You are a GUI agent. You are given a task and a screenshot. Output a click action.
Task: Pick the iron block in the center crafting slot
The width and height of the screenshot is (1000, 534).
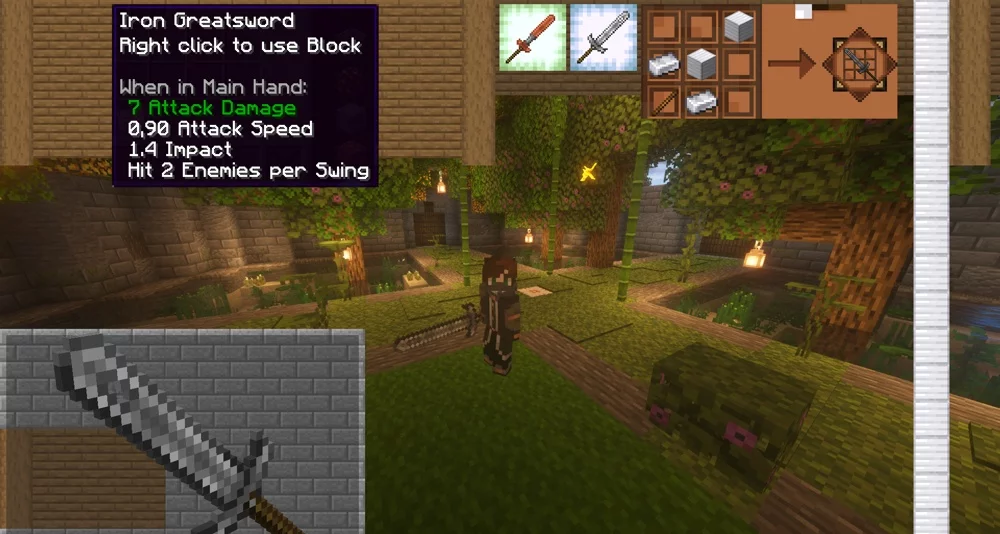point(700,63)
